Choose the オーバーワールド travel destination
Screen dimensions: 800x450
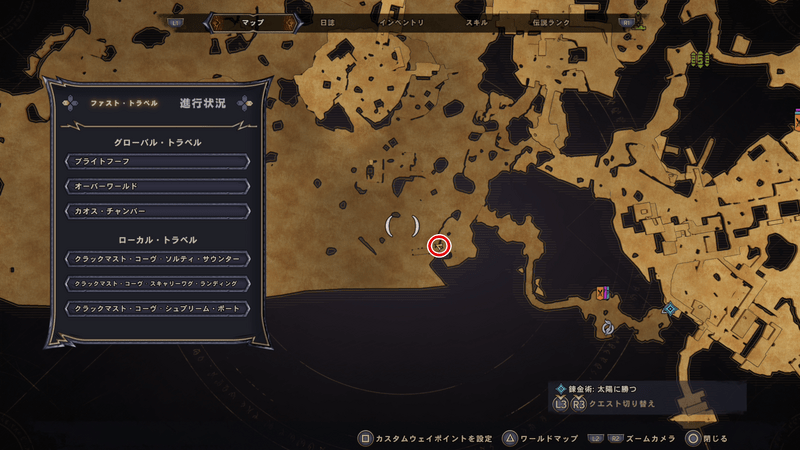pos(156,185)
